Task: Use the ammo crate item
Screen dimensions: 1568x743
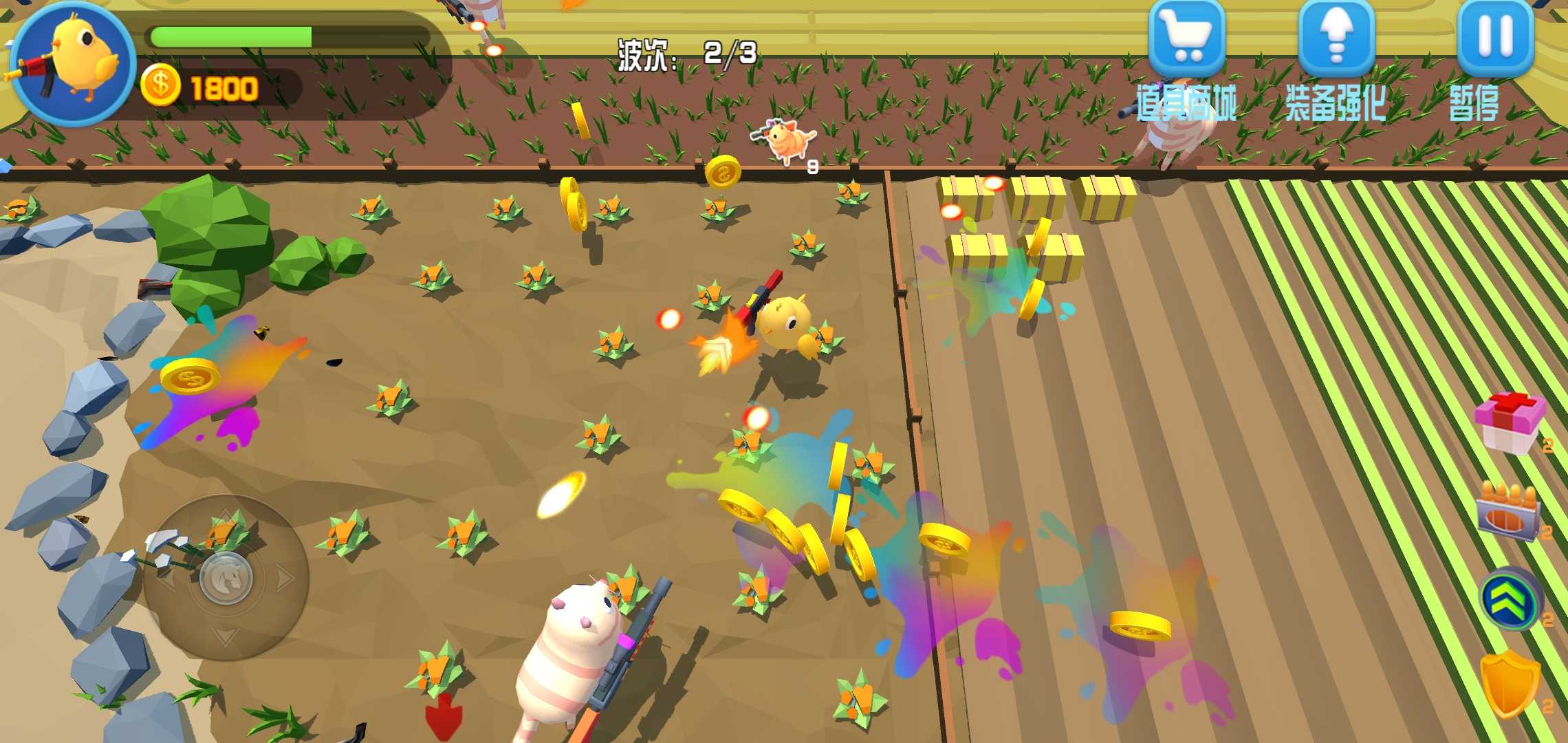Action: point(1507,512)
